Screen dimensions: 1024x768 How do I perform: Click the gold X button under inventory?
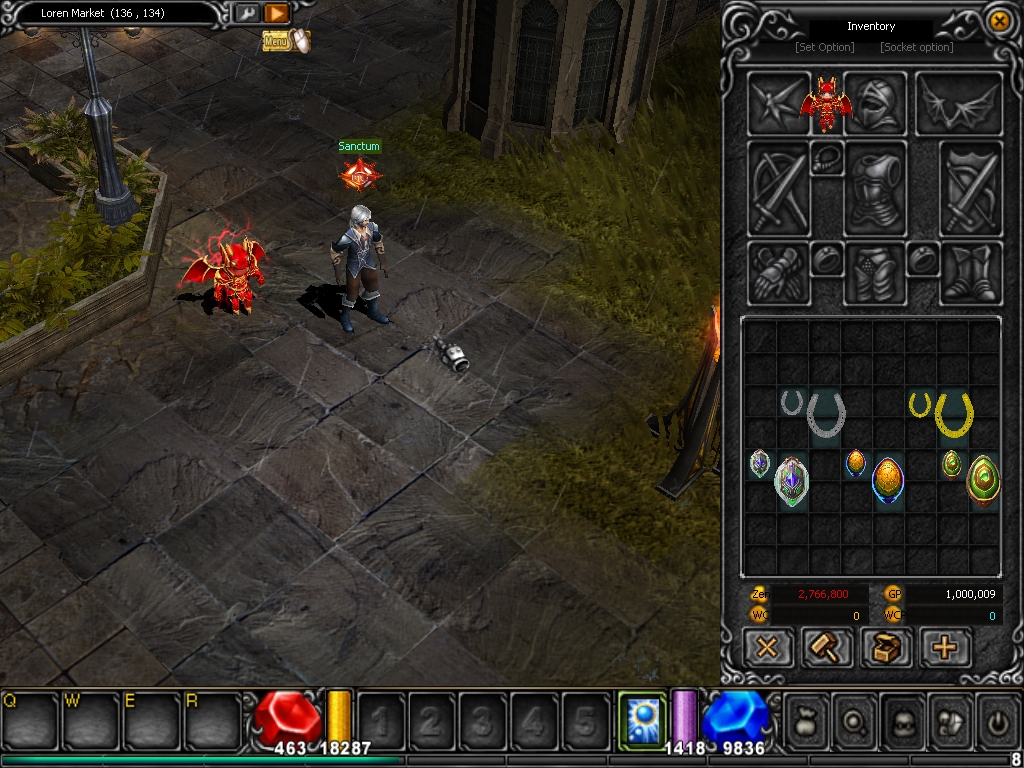pyautogui.click(x=768, y=648)
